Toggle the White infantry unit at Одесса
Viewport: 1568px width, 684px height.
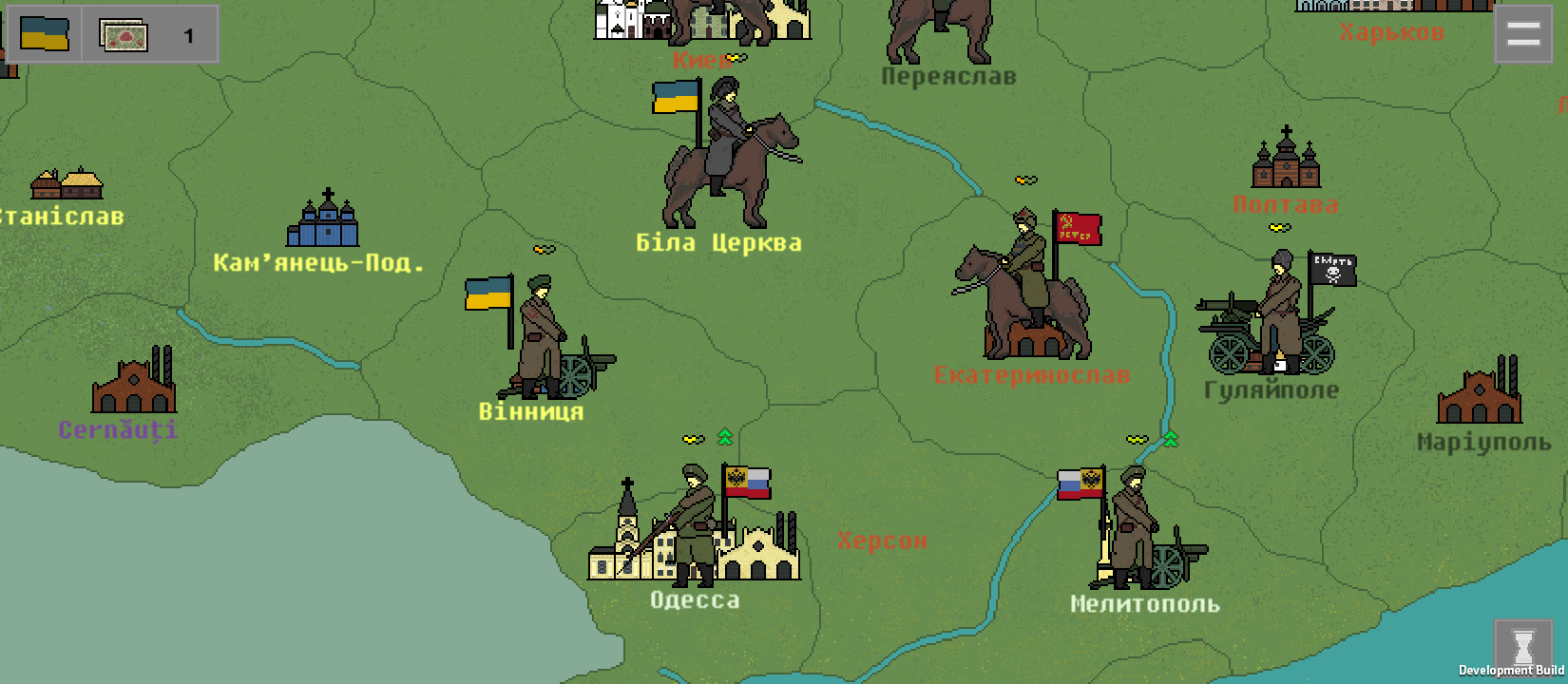[692, 518]
